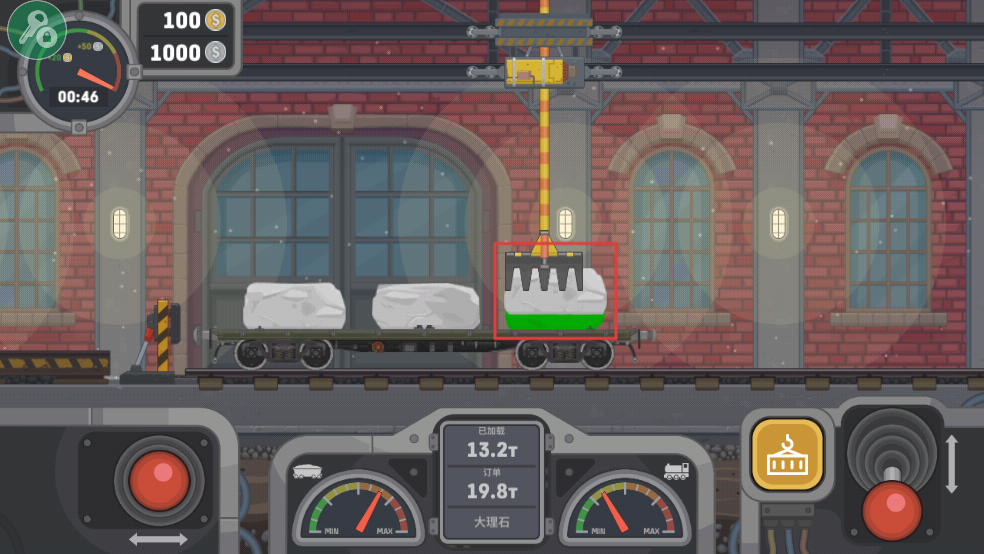Tap the yellow crane container button
Screen dimensions: 984x554
[787, 454]
